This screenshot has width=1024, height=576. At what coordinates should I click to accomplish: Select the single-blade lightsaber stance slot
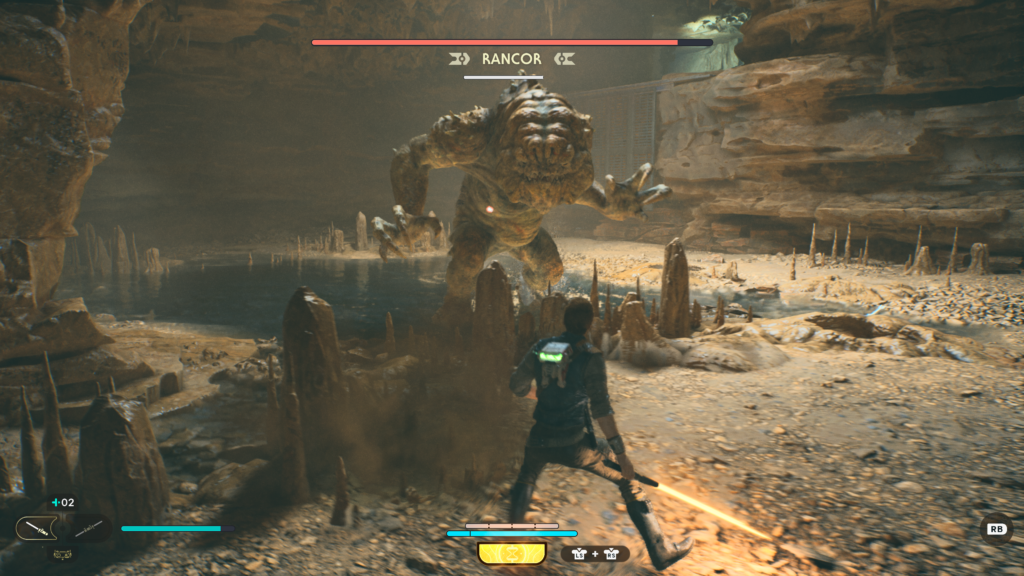[36, 528]
